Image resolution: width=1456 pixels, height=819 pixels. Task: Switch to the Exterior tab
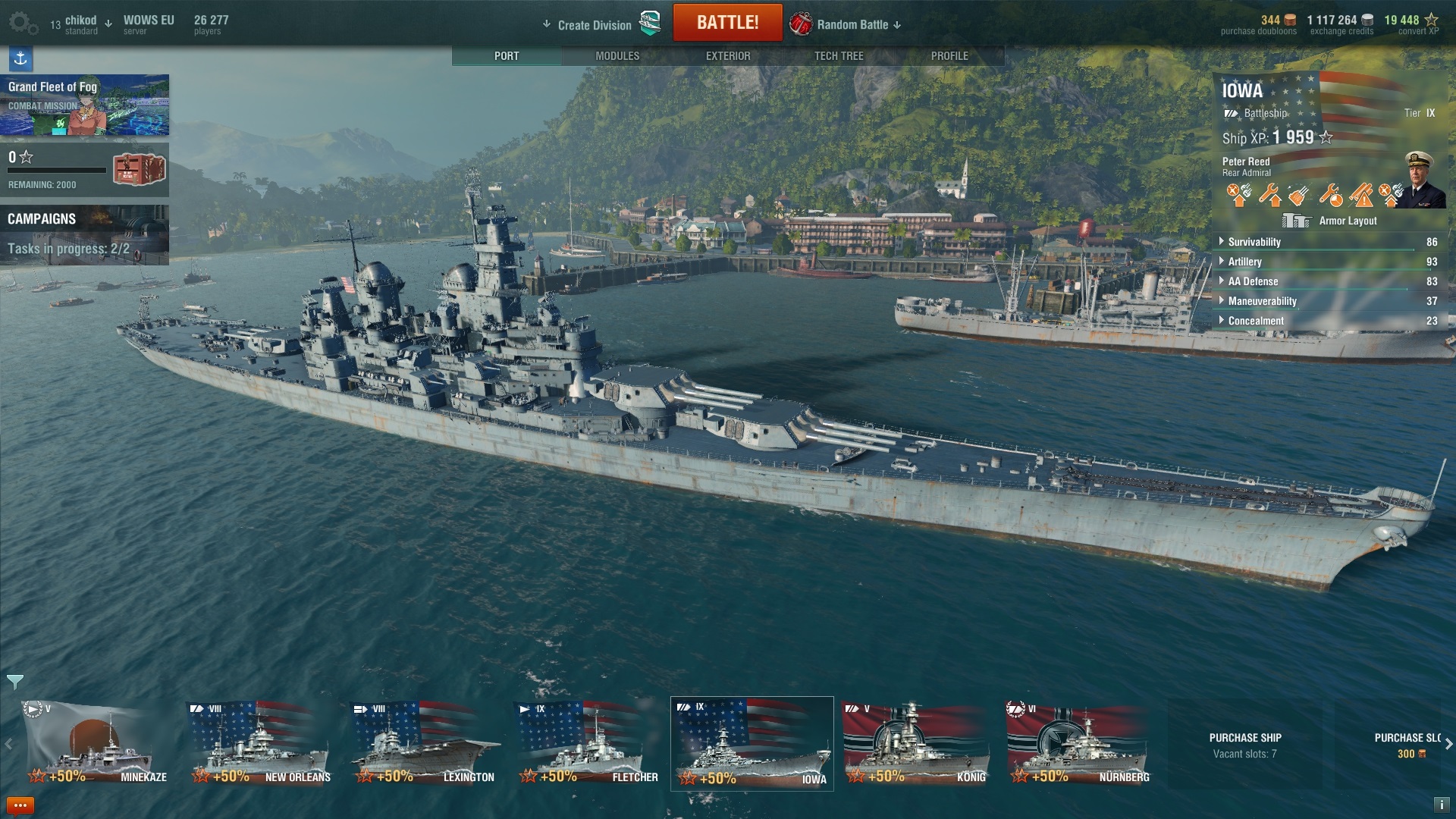(728, 56)
